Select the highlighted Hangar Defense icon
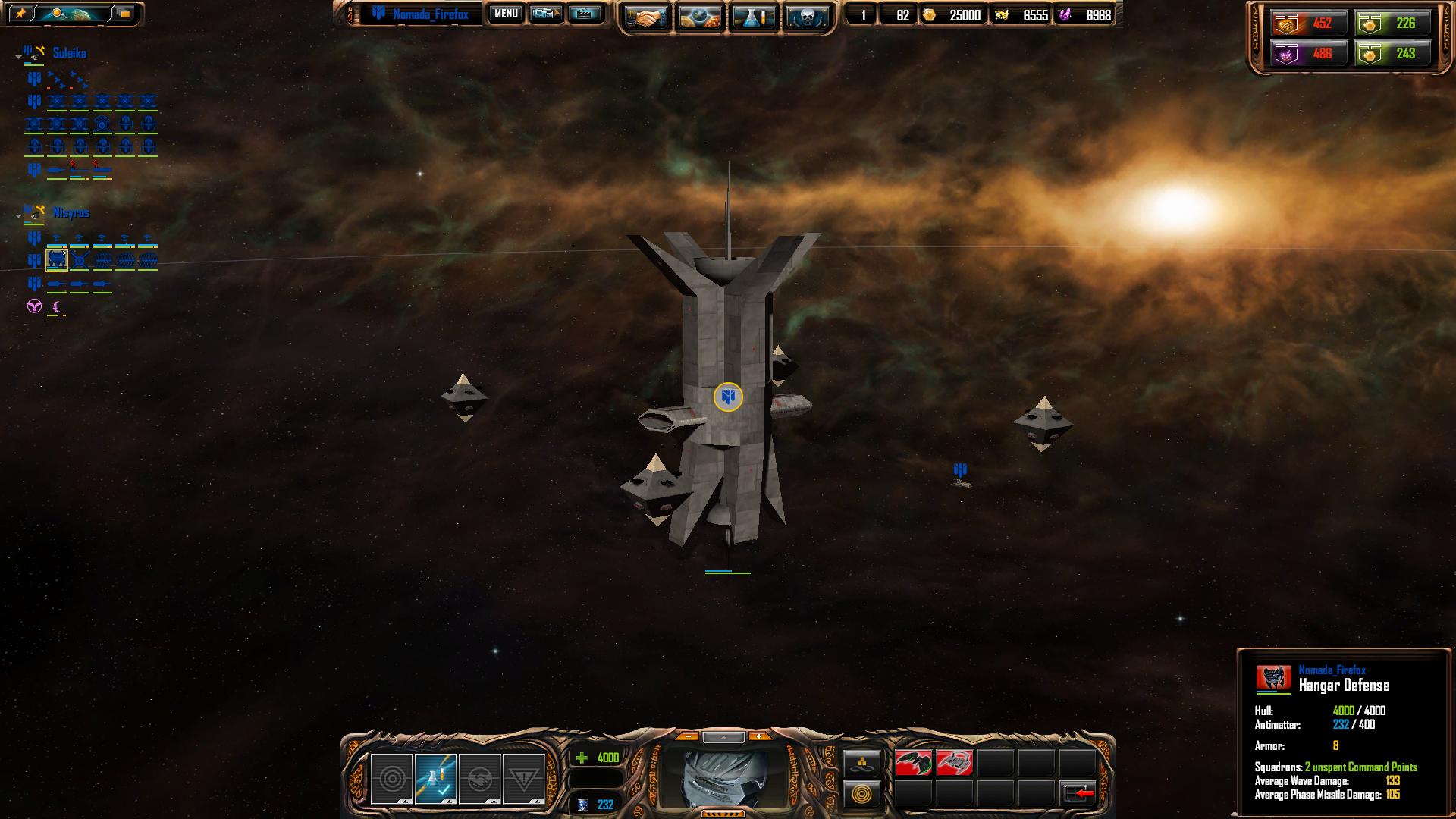Viewport: 1456px width, 819px height. click(57, 261)
